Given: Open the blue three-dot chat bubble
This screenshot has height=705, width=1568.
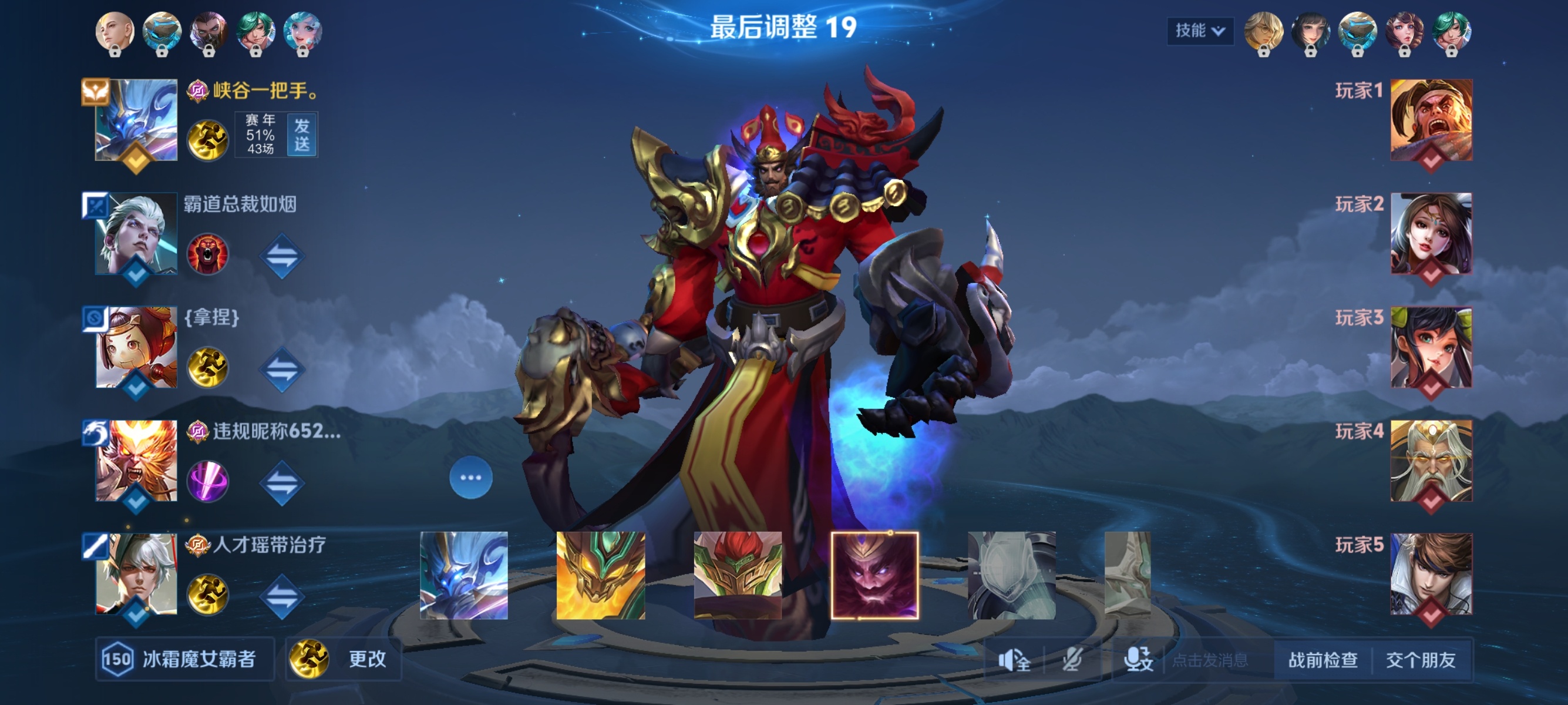Looking at the screenshot, I should (x=470, y=478).
